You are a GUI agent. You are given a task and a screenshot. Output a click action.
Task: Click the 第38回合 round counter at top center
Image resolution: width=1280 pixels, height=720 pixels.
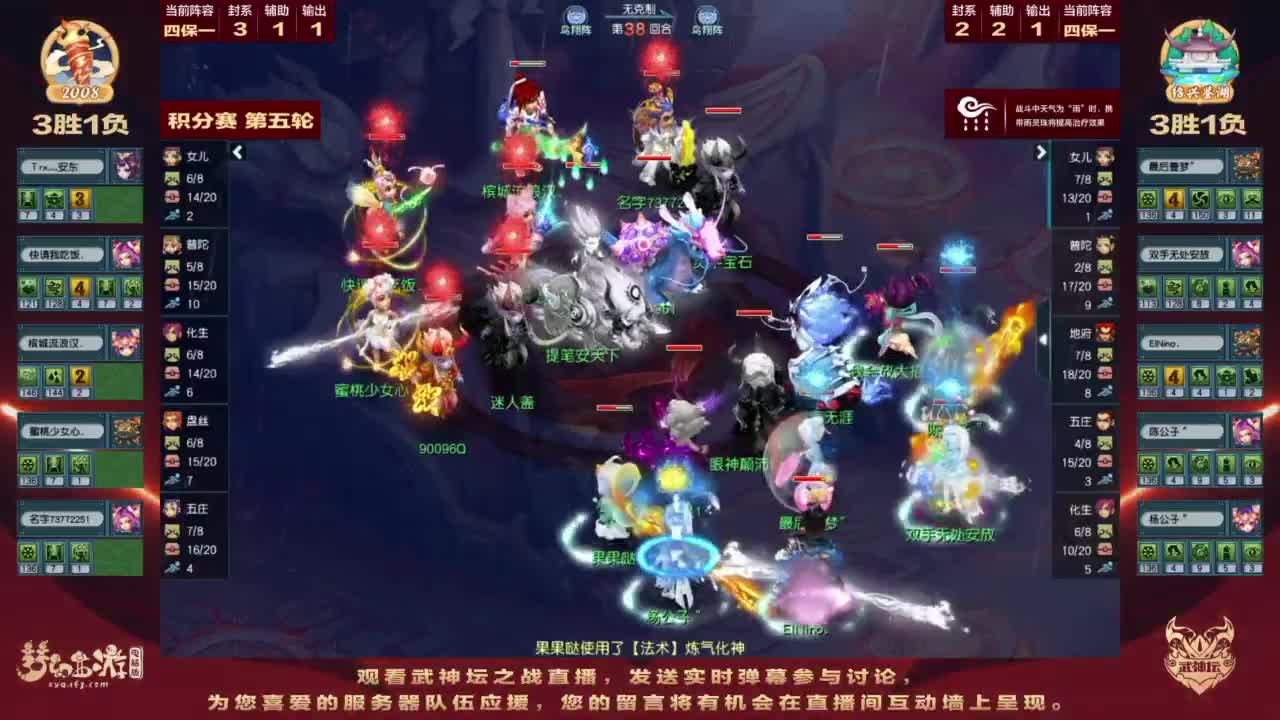[640, 30]
